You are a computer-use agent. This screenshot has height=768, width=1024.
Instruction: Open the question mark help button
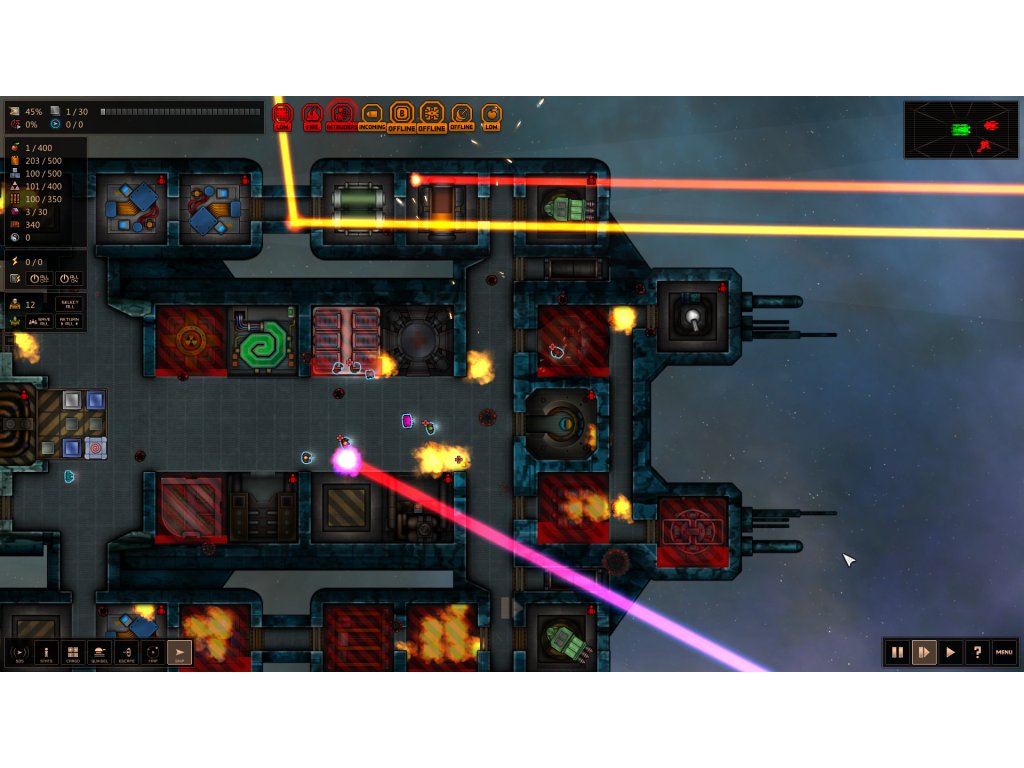coord(977,653)
